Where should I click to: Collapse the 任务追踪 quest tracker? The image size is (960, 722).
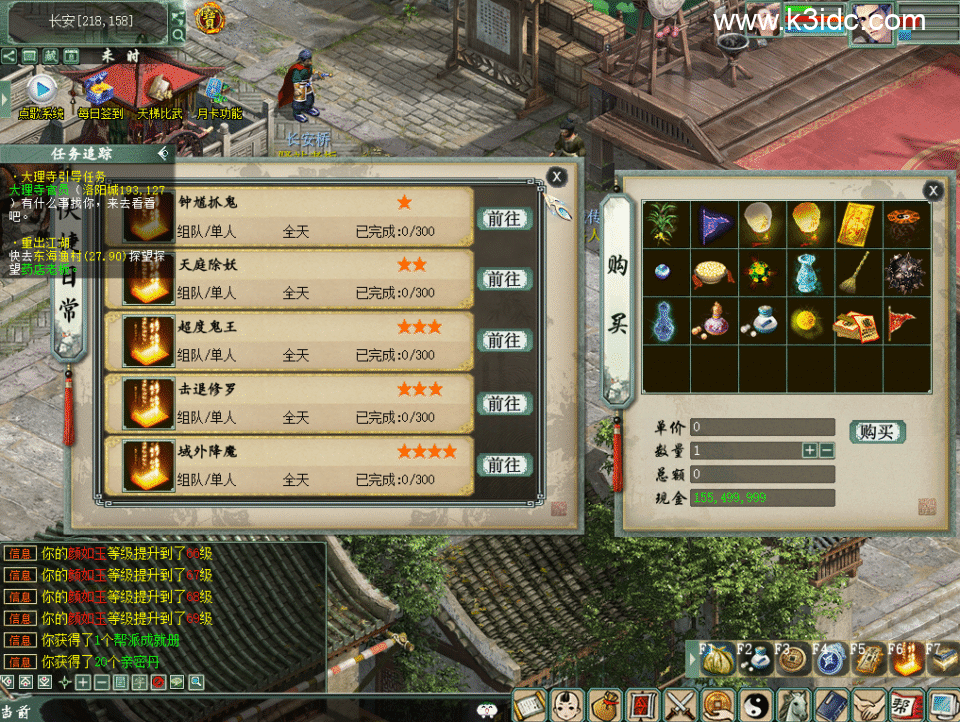(x=163, y=154)
